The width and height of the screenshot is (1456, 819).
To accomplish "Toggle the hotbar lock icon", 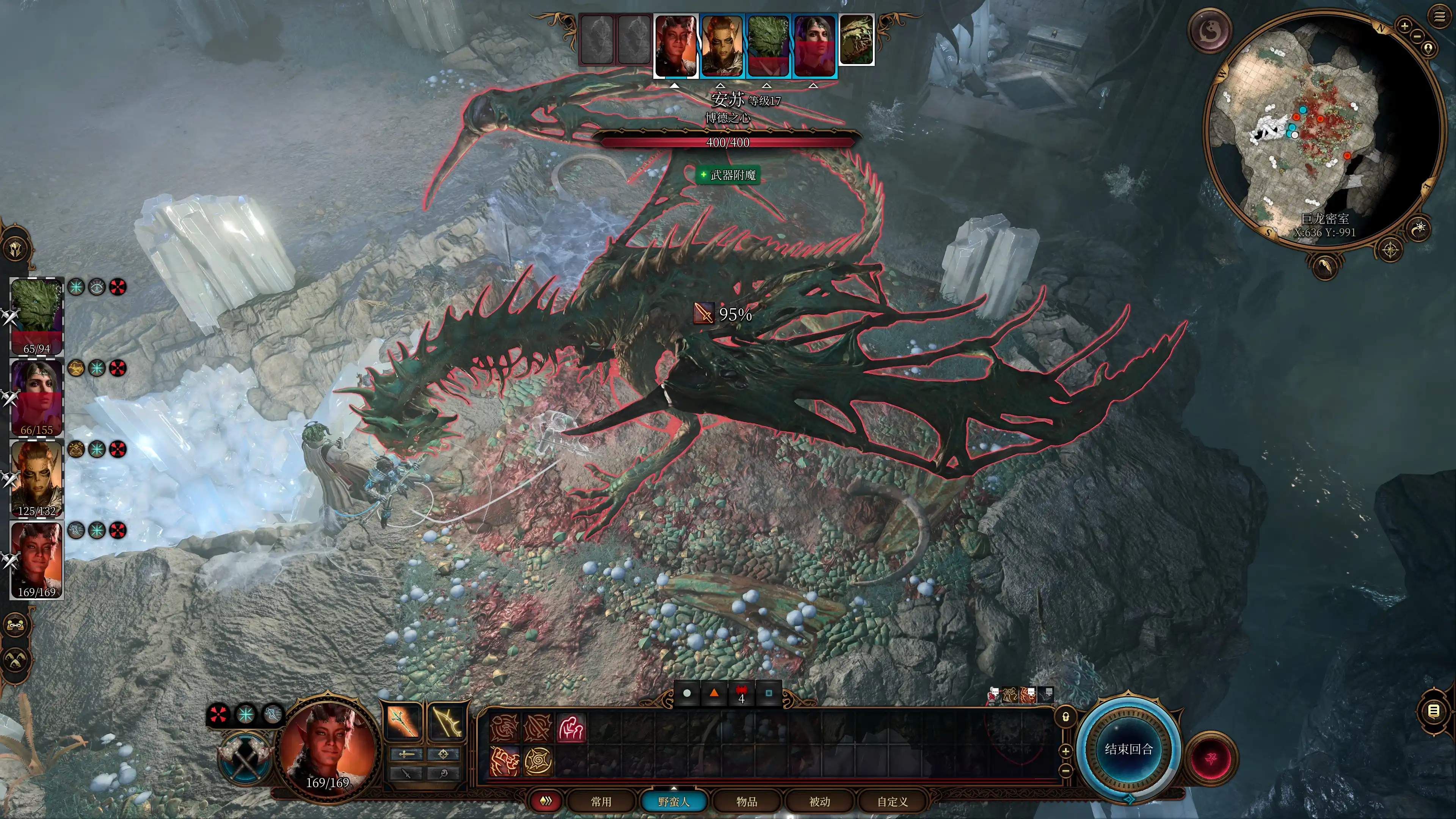I will pos(1065,717).
